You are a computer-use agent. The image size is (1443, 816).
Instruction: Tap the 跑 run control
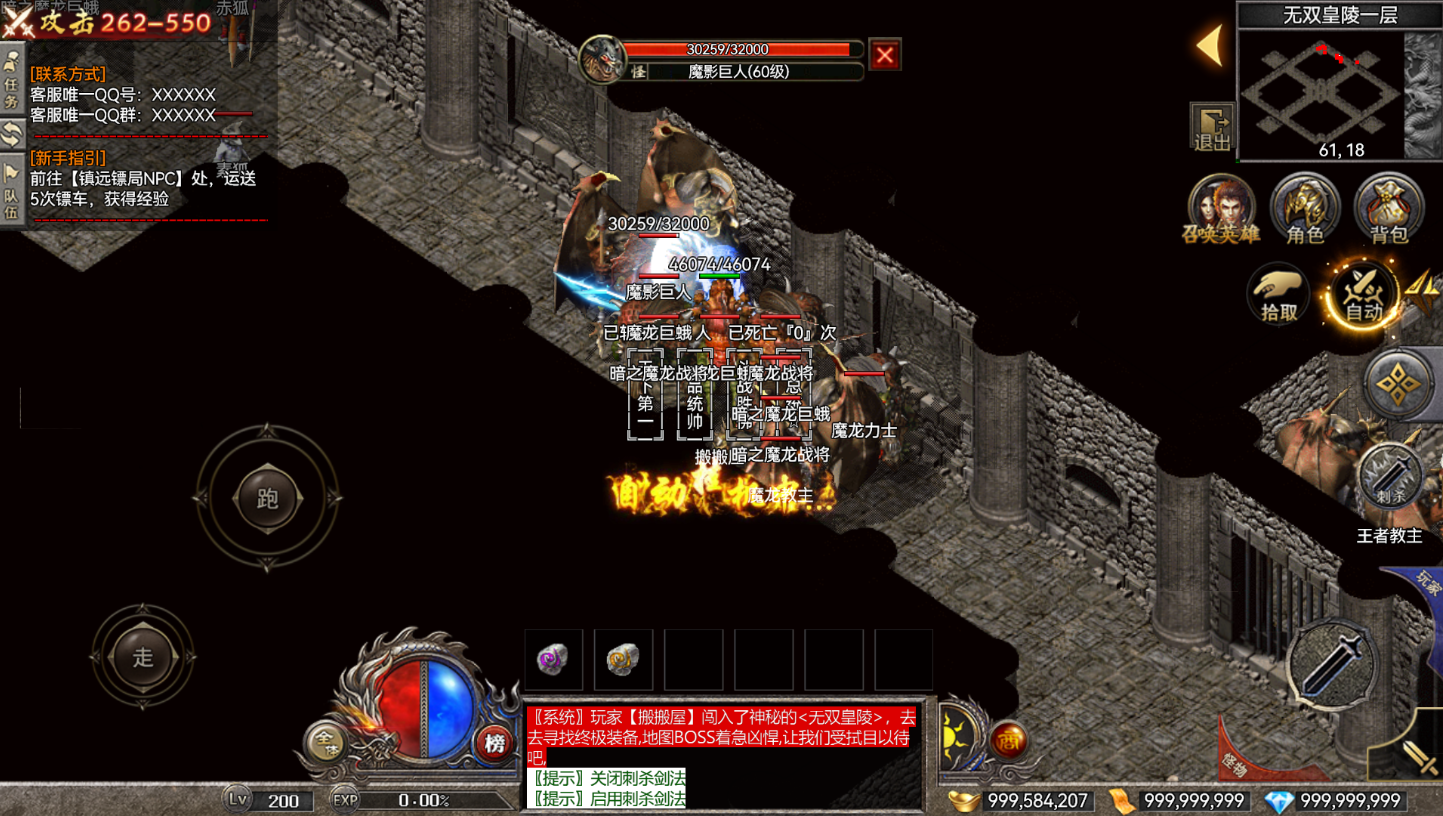(267, 498)
